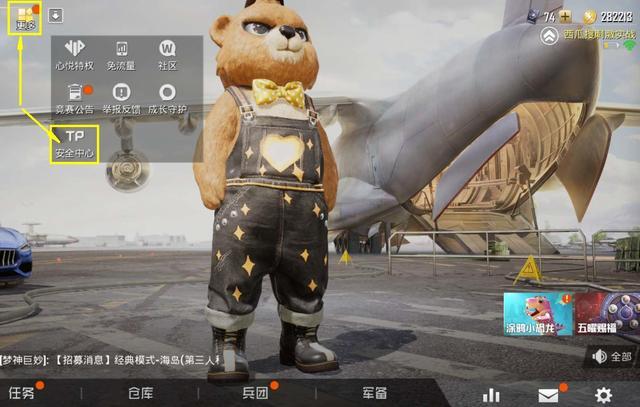The width and height of the screenshot is (640, 407).
Task: Open the 五曜赐福 event banner
Action: pyautogui.click(x=607, y=313)
